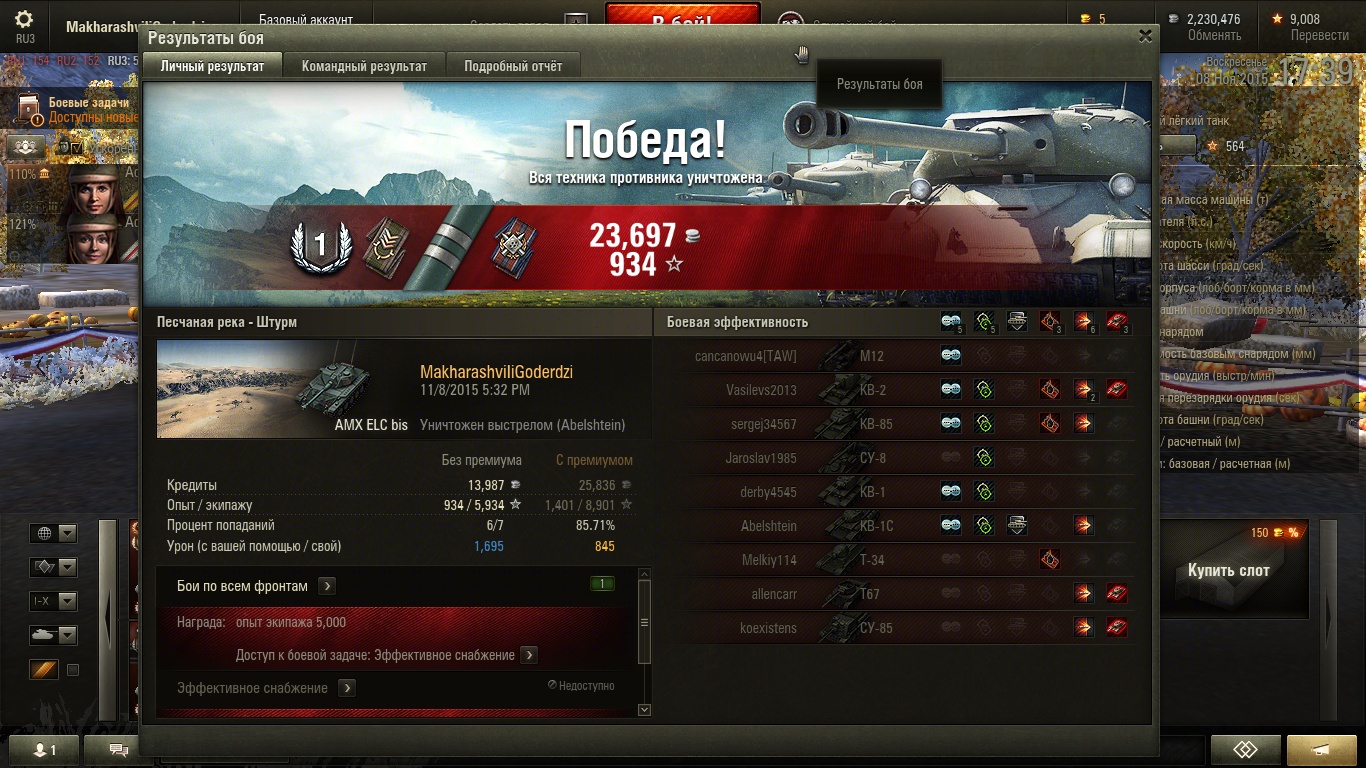
Task: Open the settings gear menu
Action: (x=25, y=20)
